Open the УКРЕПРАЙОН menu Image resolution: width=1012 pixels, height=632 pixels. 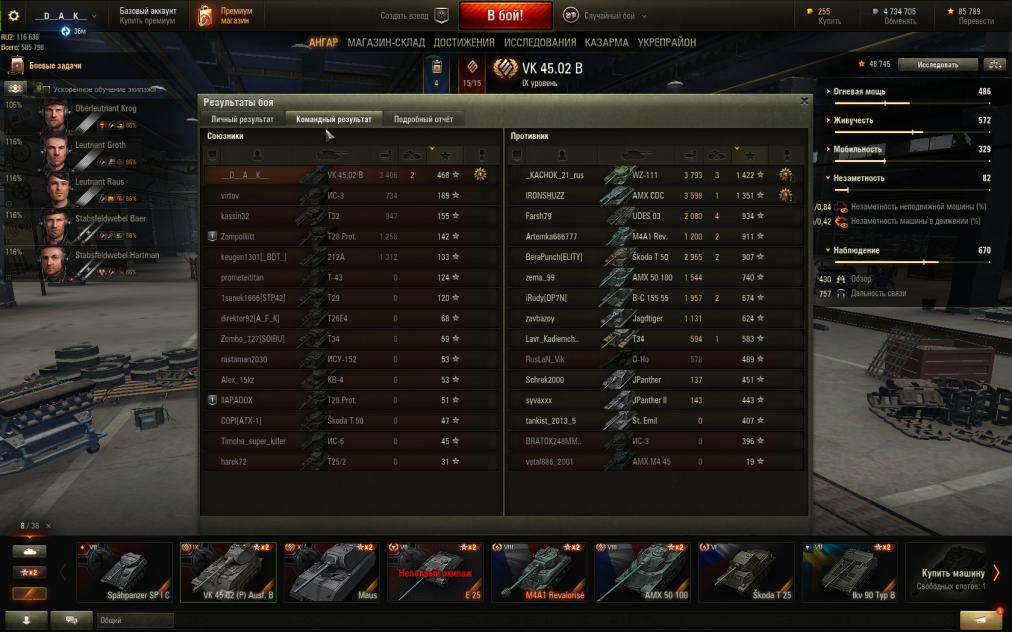coord(669,43)
